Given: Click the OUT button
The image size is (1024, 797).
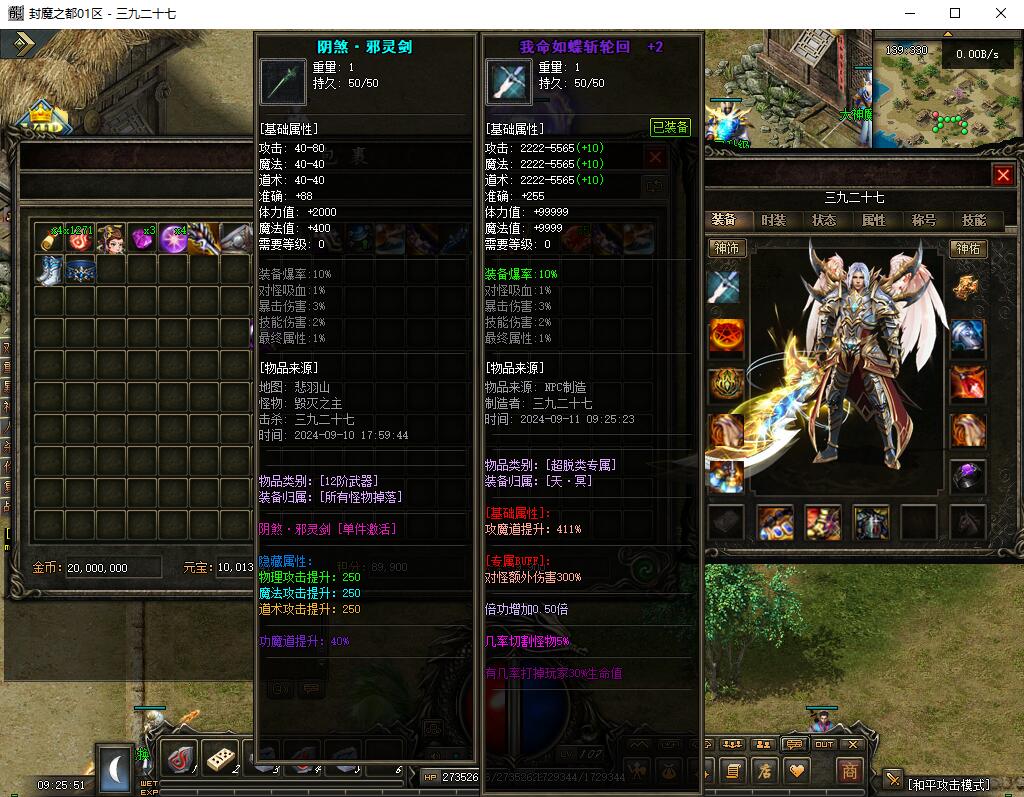Looking at the screenshot, I should [824, 744].
